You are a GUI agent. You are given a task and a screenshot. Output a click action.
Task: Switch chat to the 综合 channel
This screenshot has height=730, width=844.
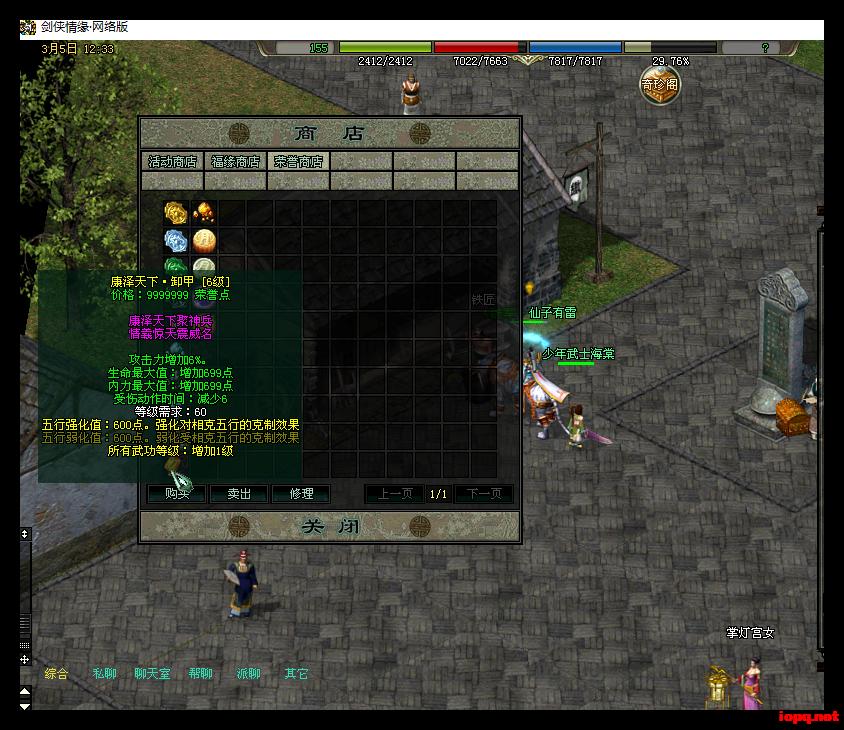pyautogui.click(x=57, y=674)
